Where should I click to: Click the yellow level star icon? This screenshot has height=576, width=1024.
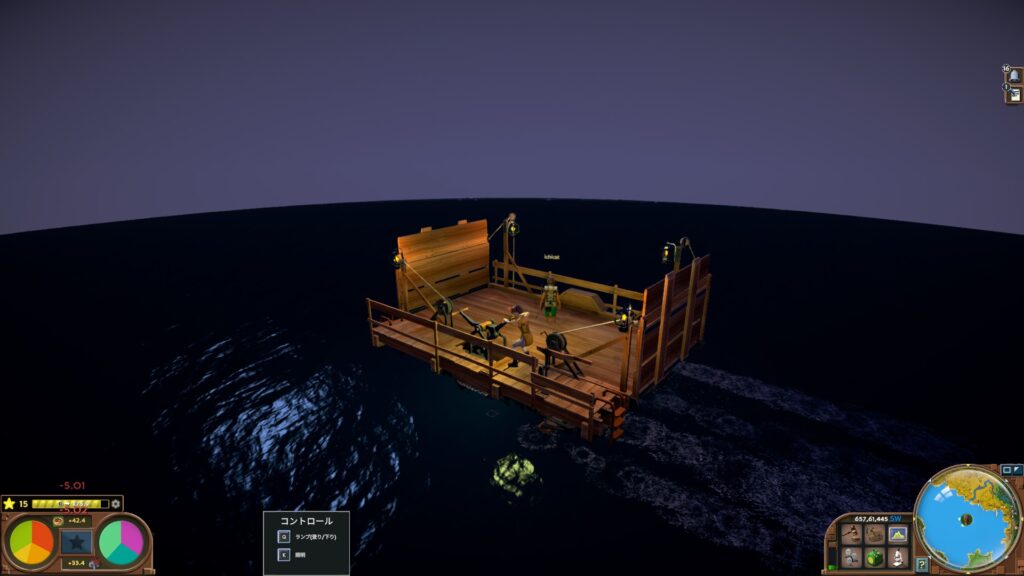pos(9,503)
